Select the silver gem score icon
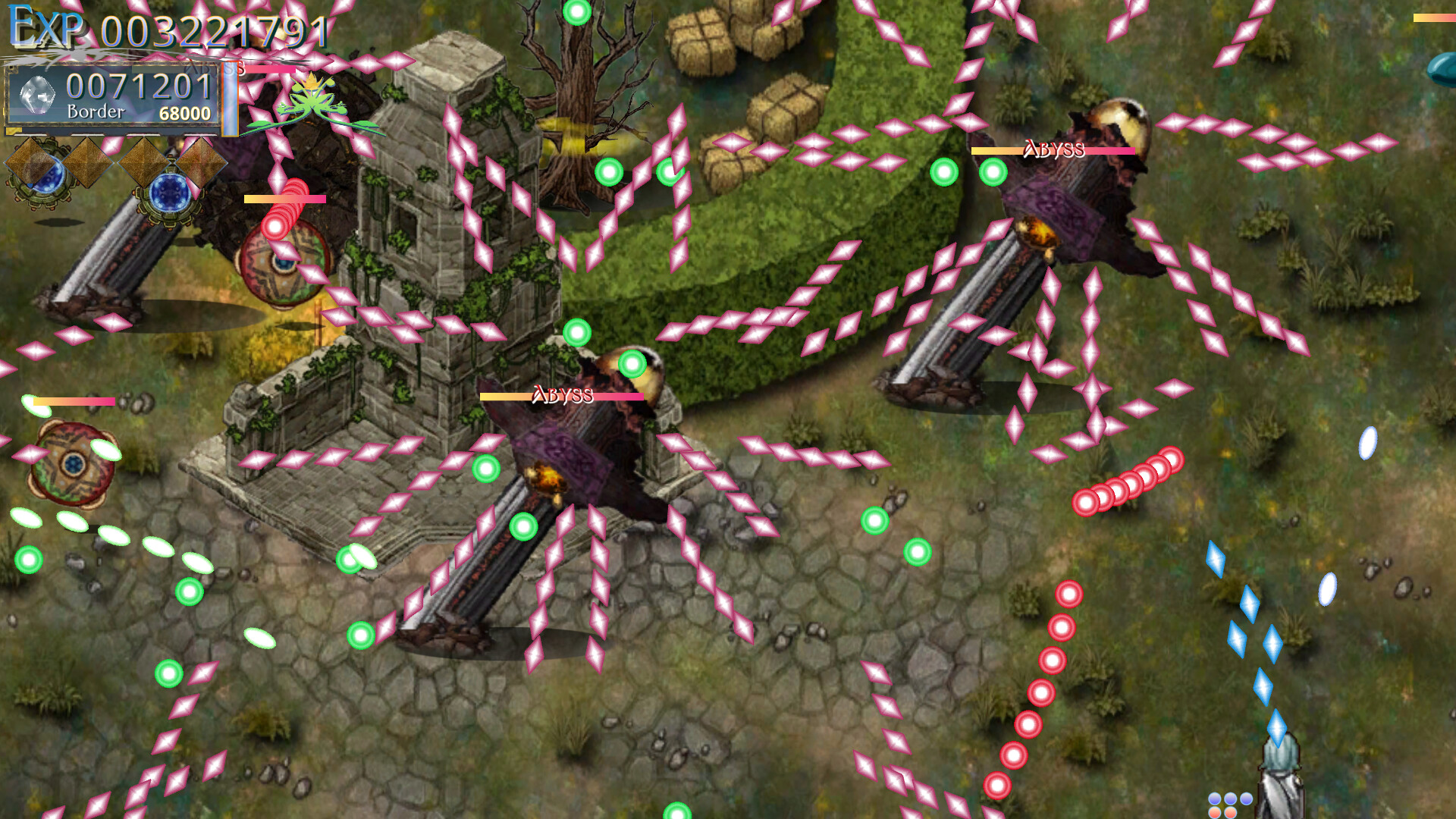The width and height of the screenshot is (1456, 819). click(38, 96)
